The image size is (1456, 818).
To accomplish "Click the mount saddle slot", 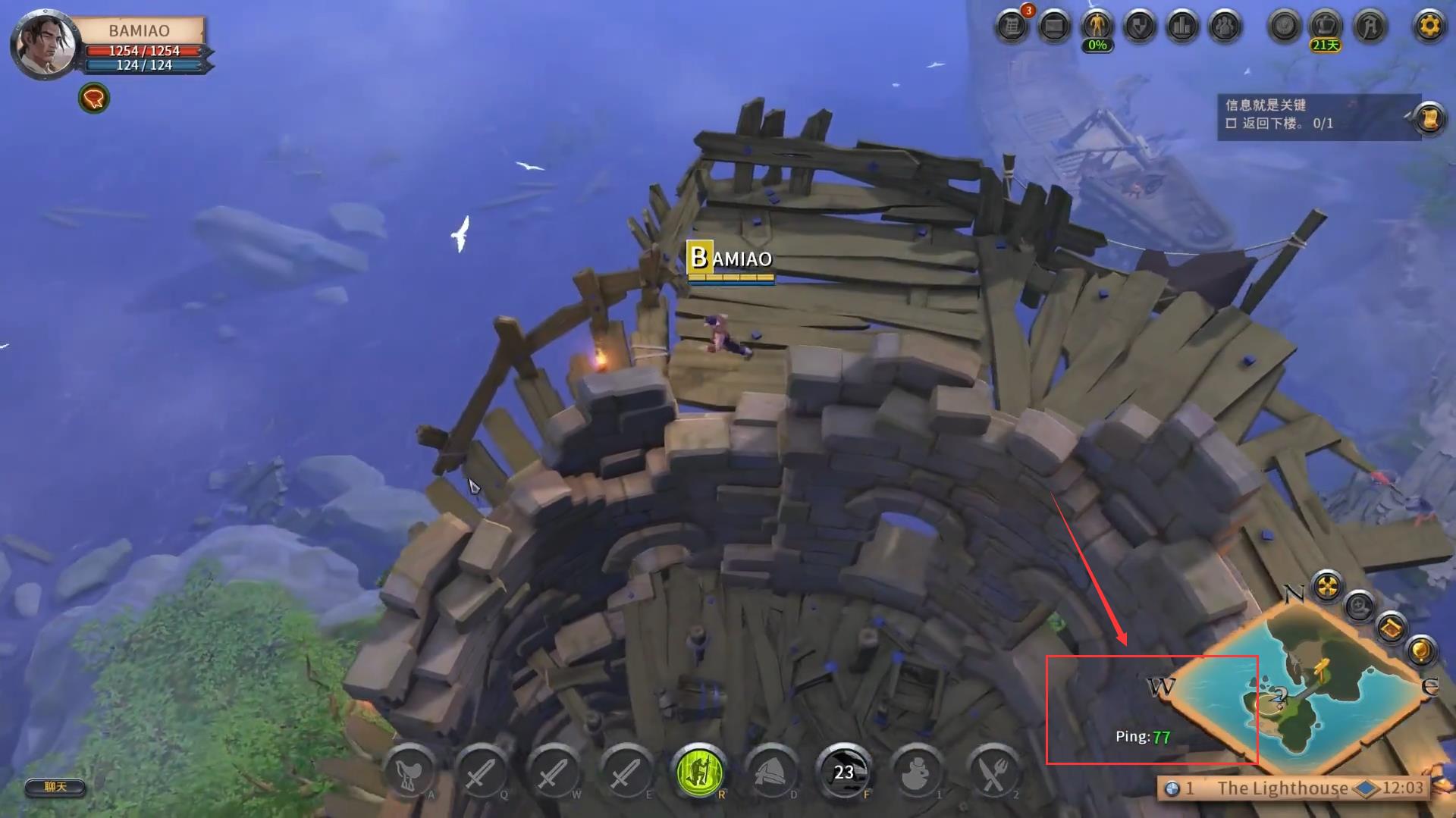I will point(409,772).
